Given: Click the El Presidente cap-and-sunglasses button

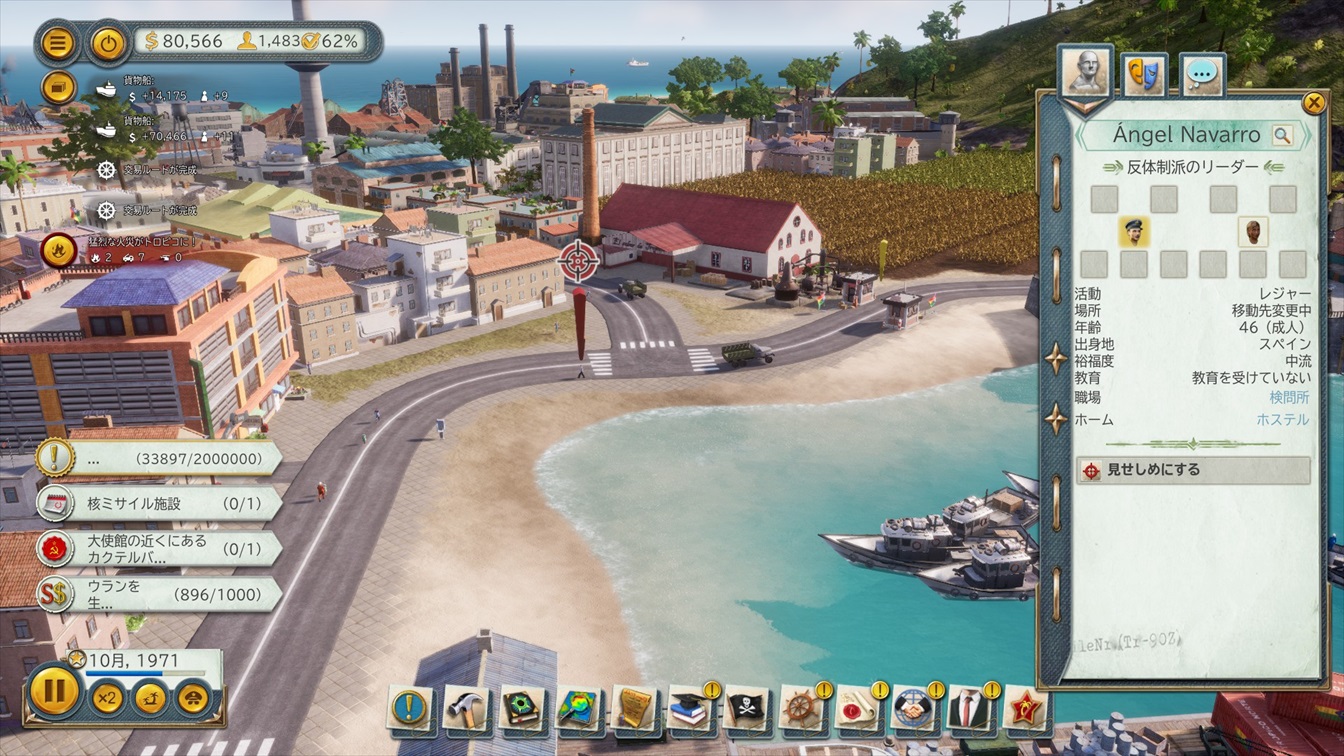Looking at the screenshot, I should tap(193, 696).
